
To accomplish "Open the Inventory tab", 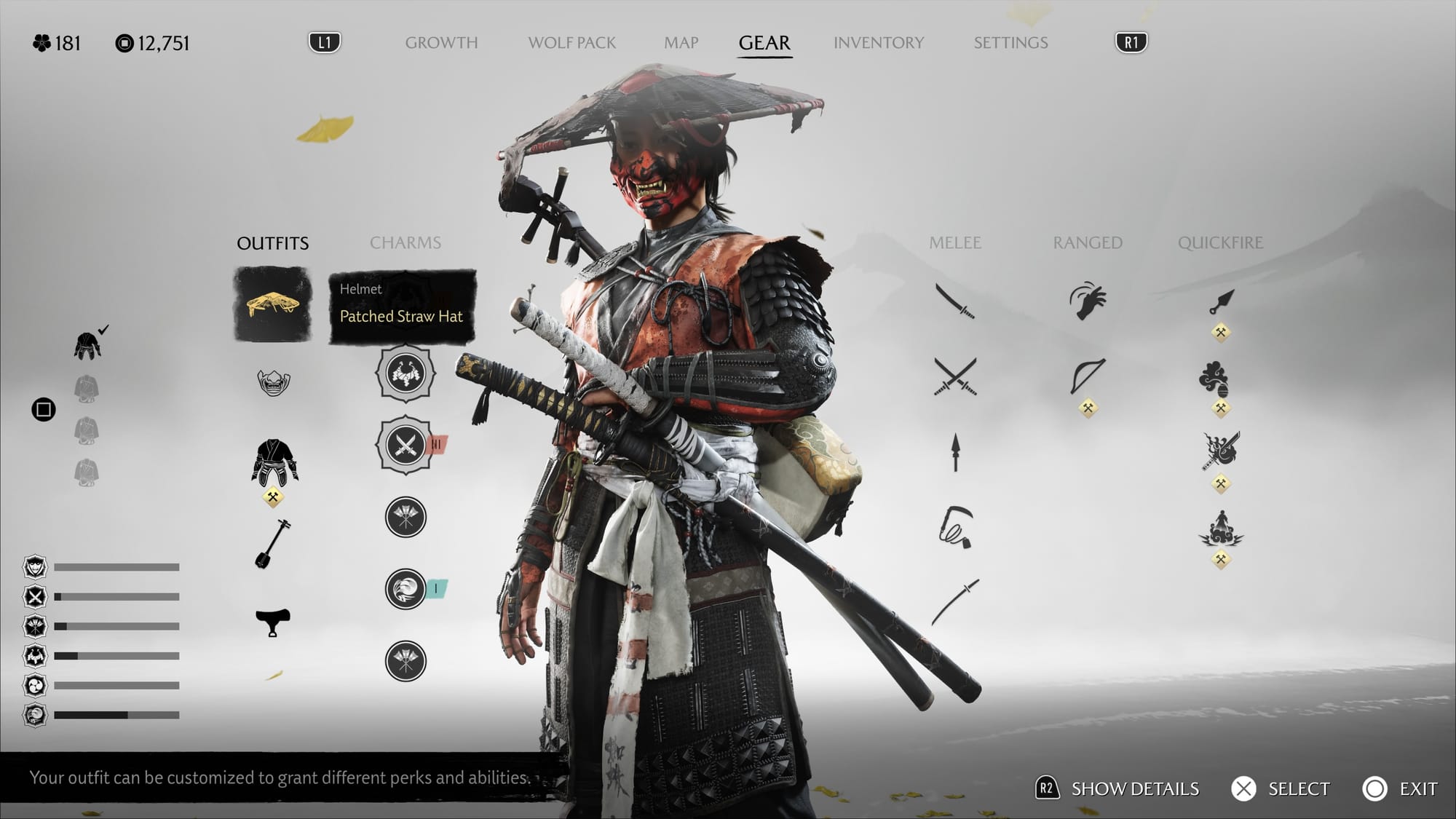I will click(x=878, y=43).
